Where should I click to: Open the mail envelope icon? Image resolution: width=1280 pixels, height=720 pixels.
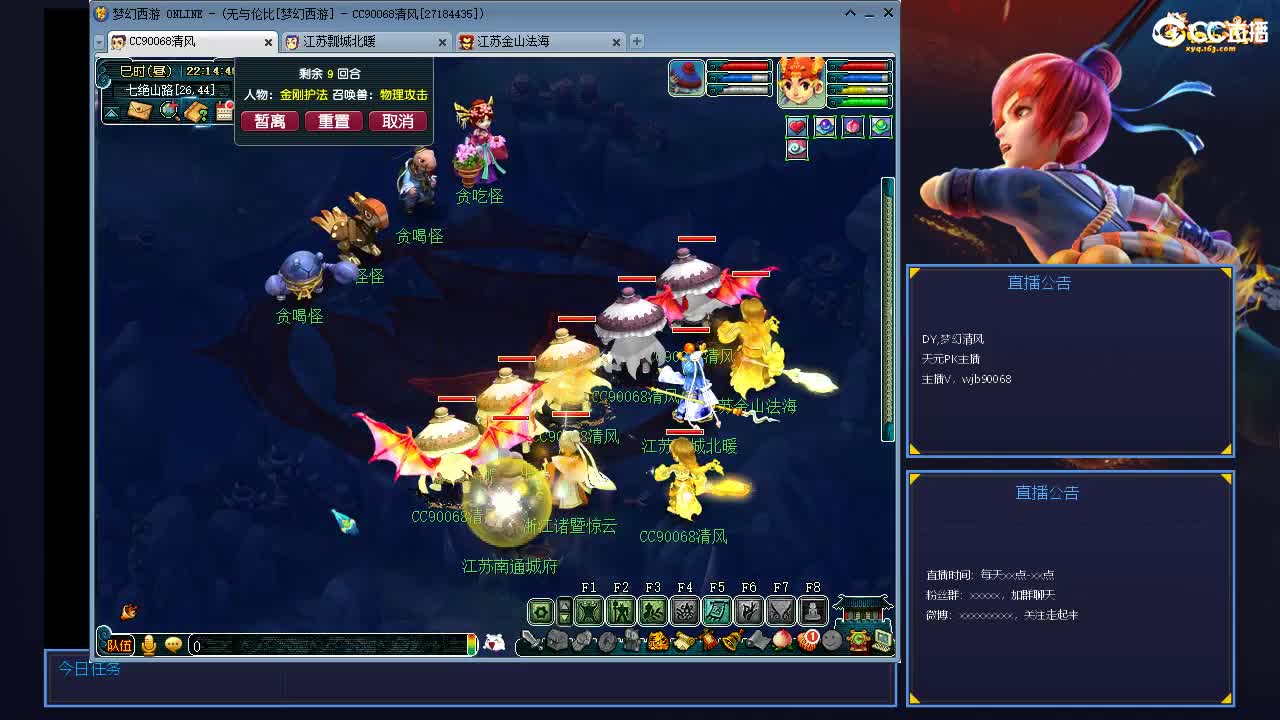140,110
